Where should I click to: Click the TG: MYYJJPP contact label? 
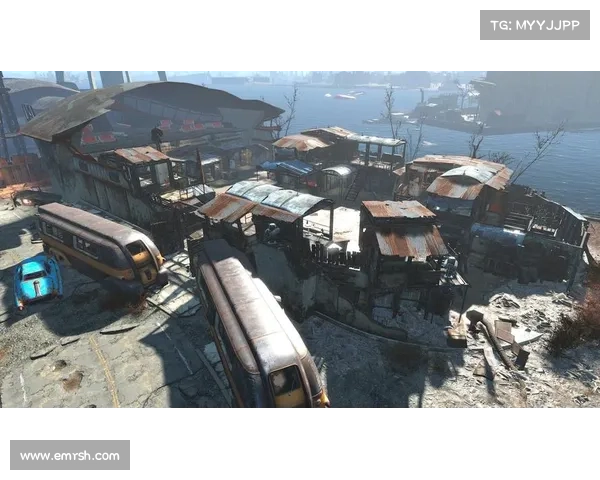pos(535,24)
